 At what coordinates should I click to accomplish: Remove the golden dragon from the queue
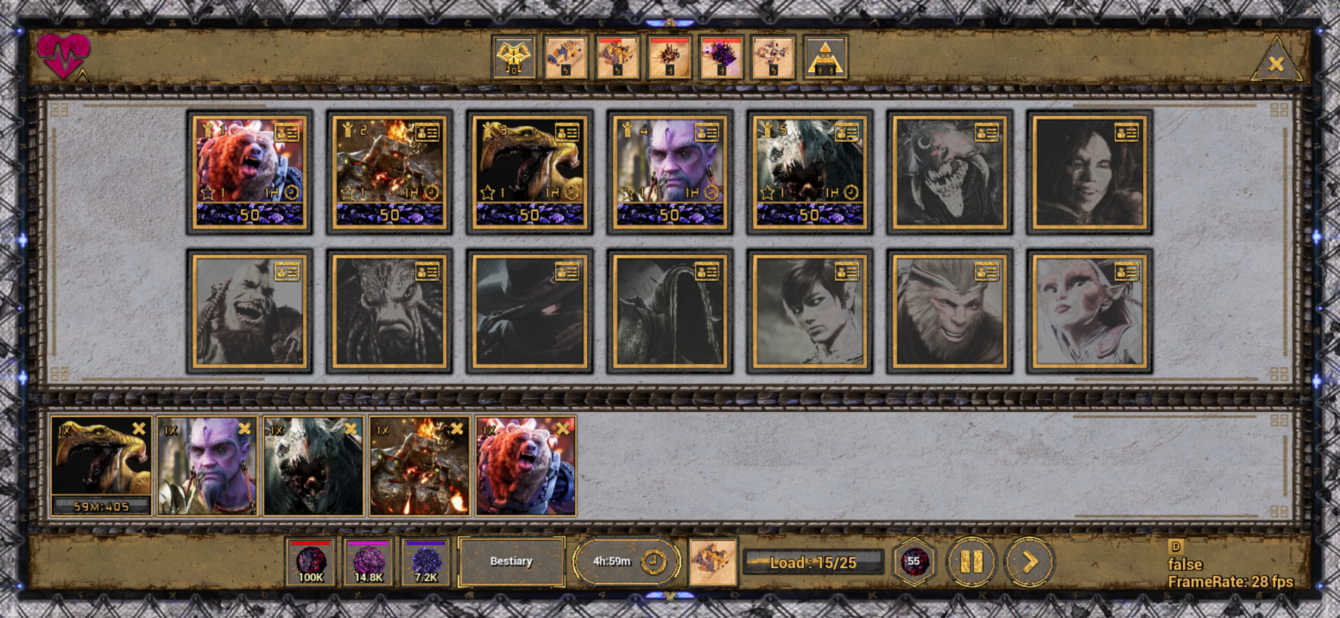(139, 429)
